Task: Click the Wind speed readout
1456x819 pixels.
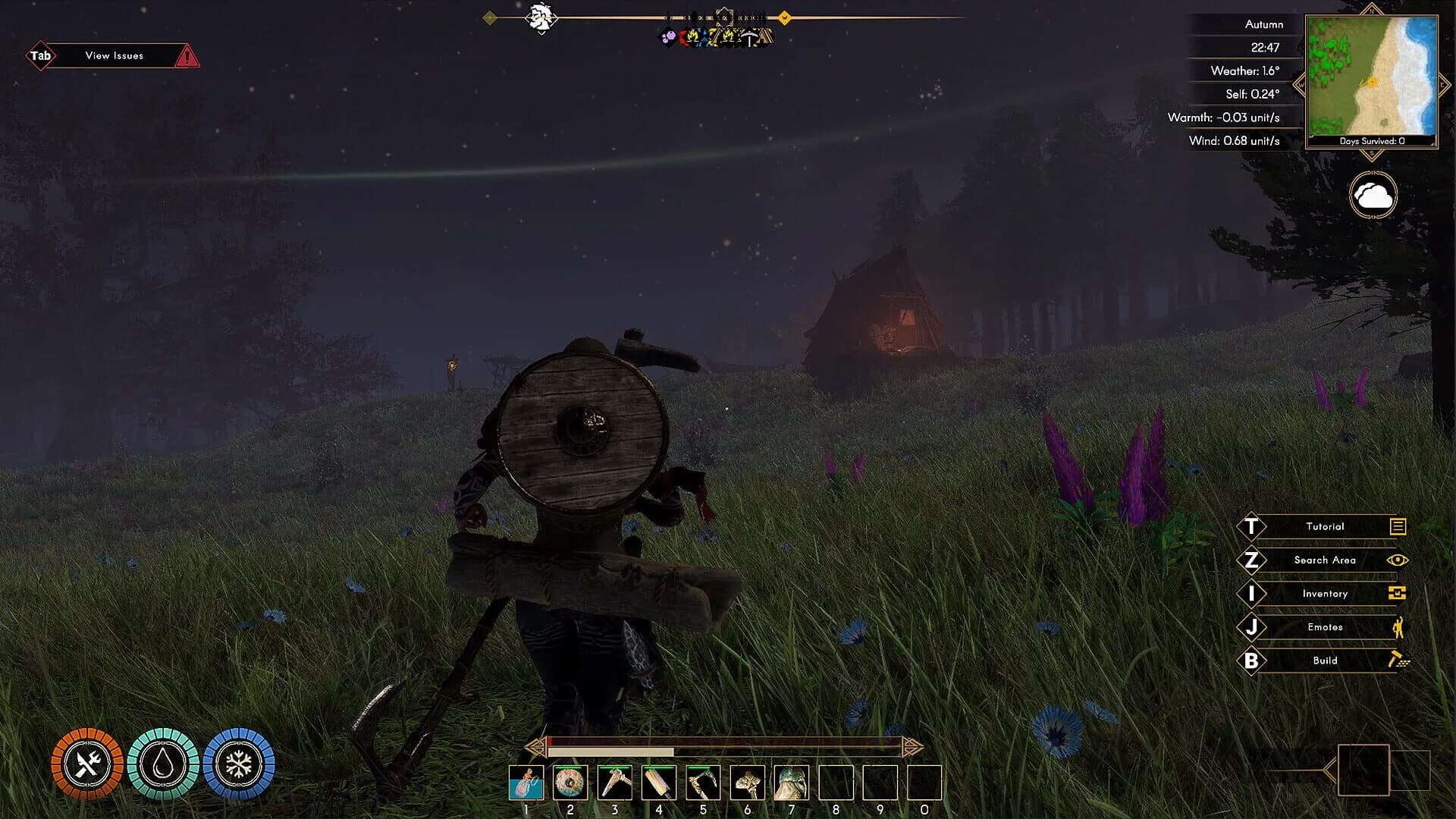Action: 1235,140
